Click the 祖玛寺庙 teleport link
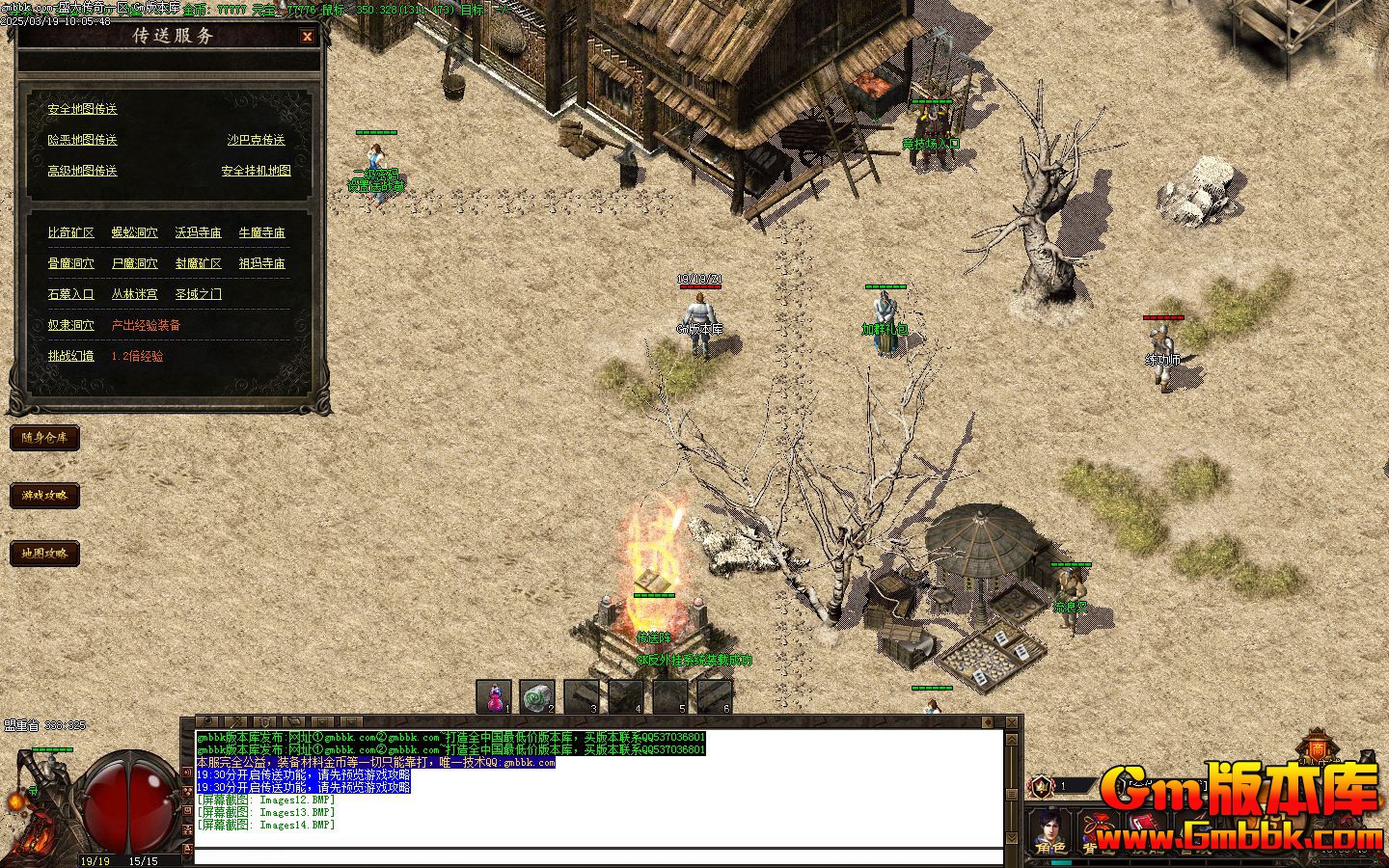The height and width of the screenshot is (868, 1389). click(261, 263)
